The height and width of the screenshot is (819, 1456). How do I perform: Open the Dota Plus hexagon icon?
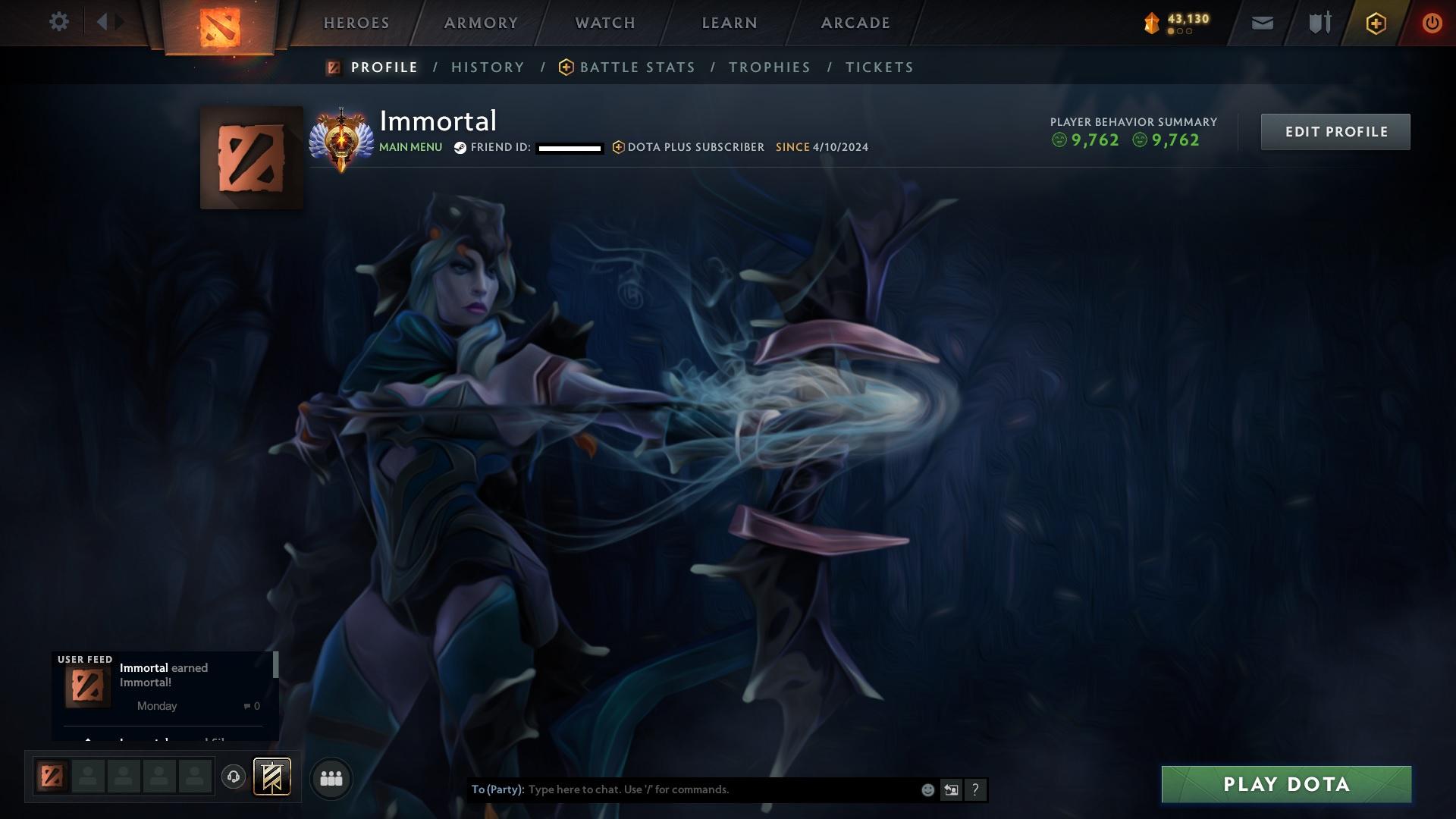tap(1375, 22)
